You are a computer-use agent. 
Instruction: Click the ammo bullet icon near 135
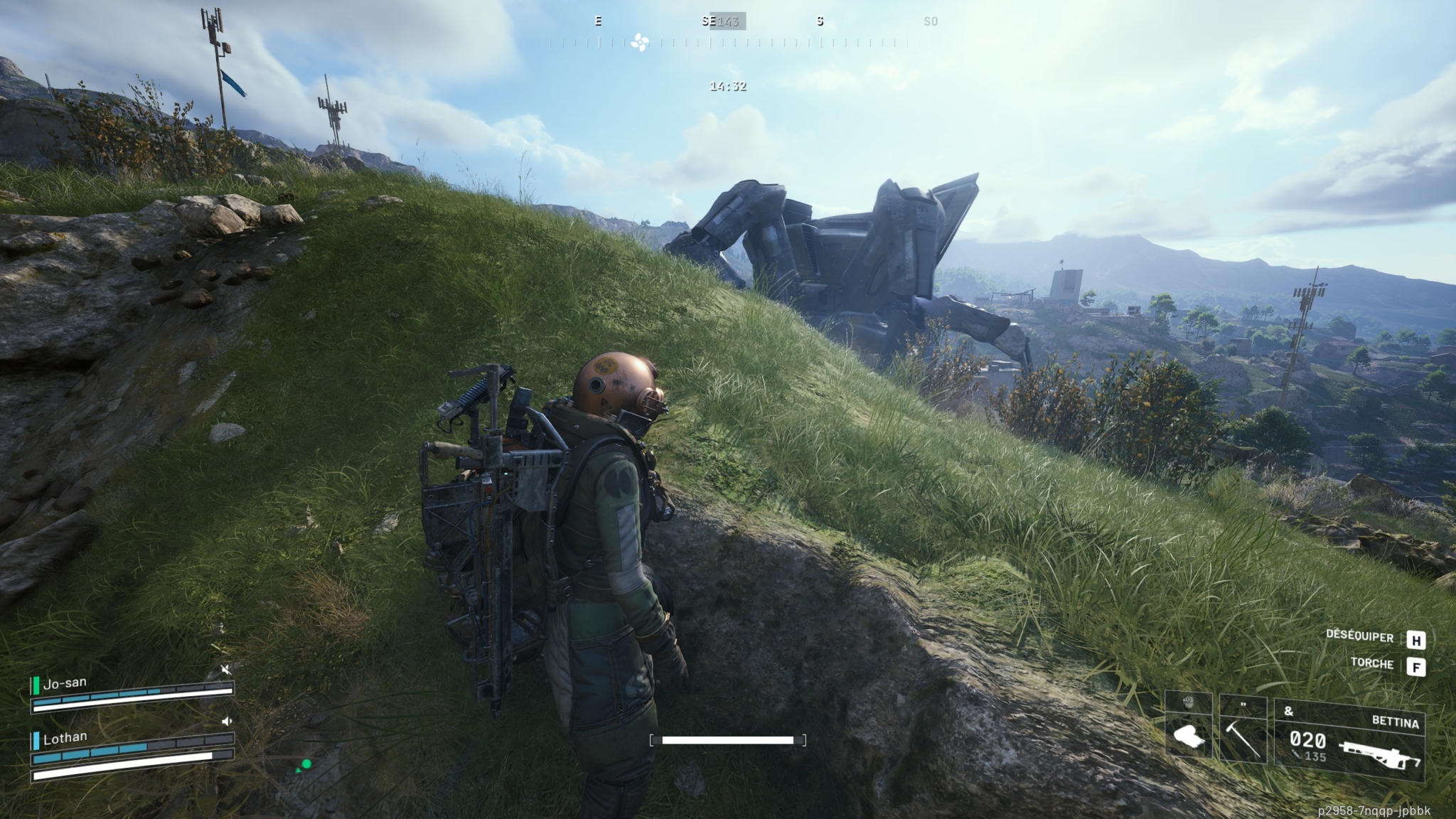pos(1297,755)
